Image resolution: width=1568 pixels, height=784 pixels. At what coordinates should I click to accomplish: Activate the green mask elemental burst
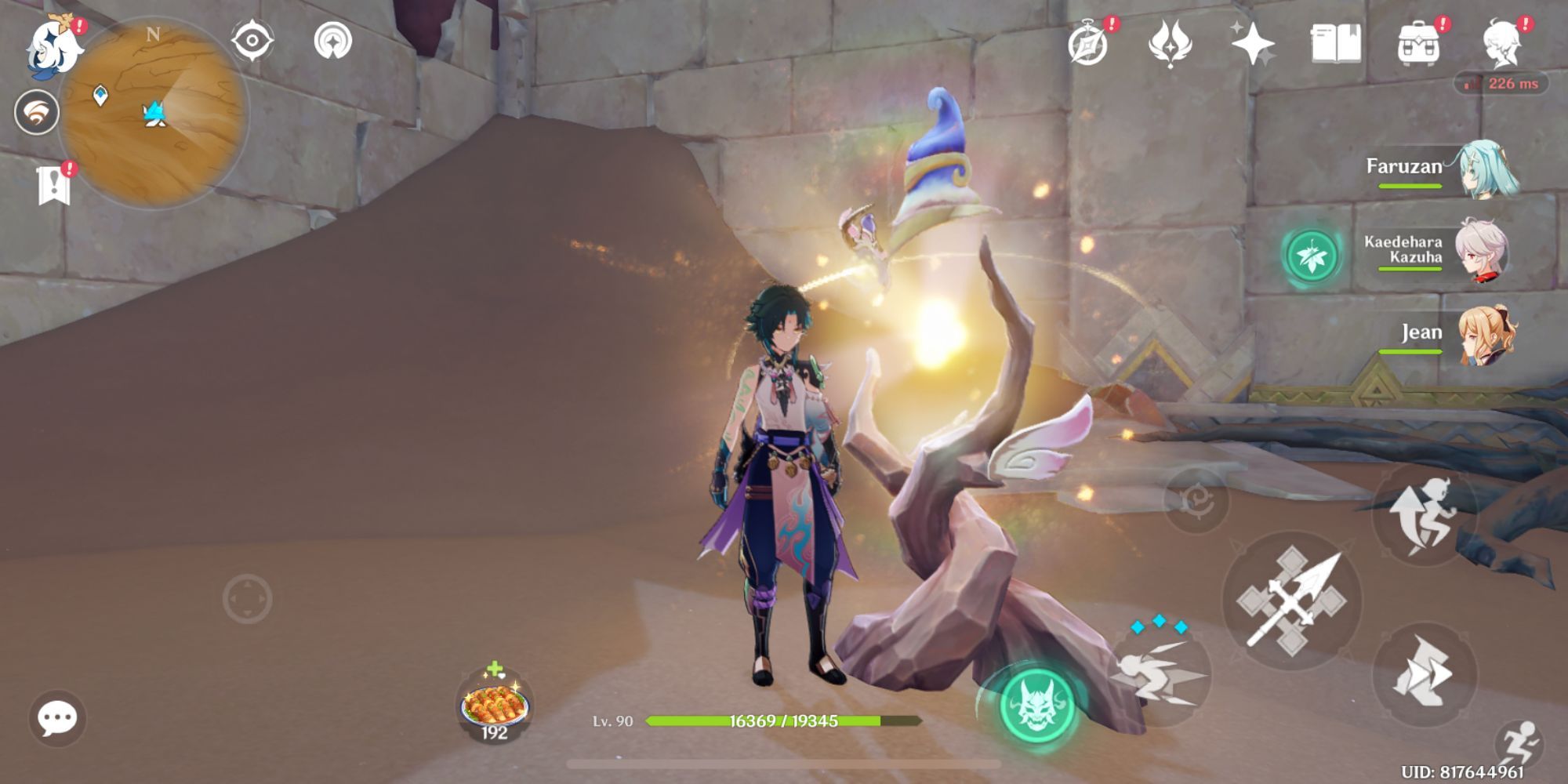1036,702
